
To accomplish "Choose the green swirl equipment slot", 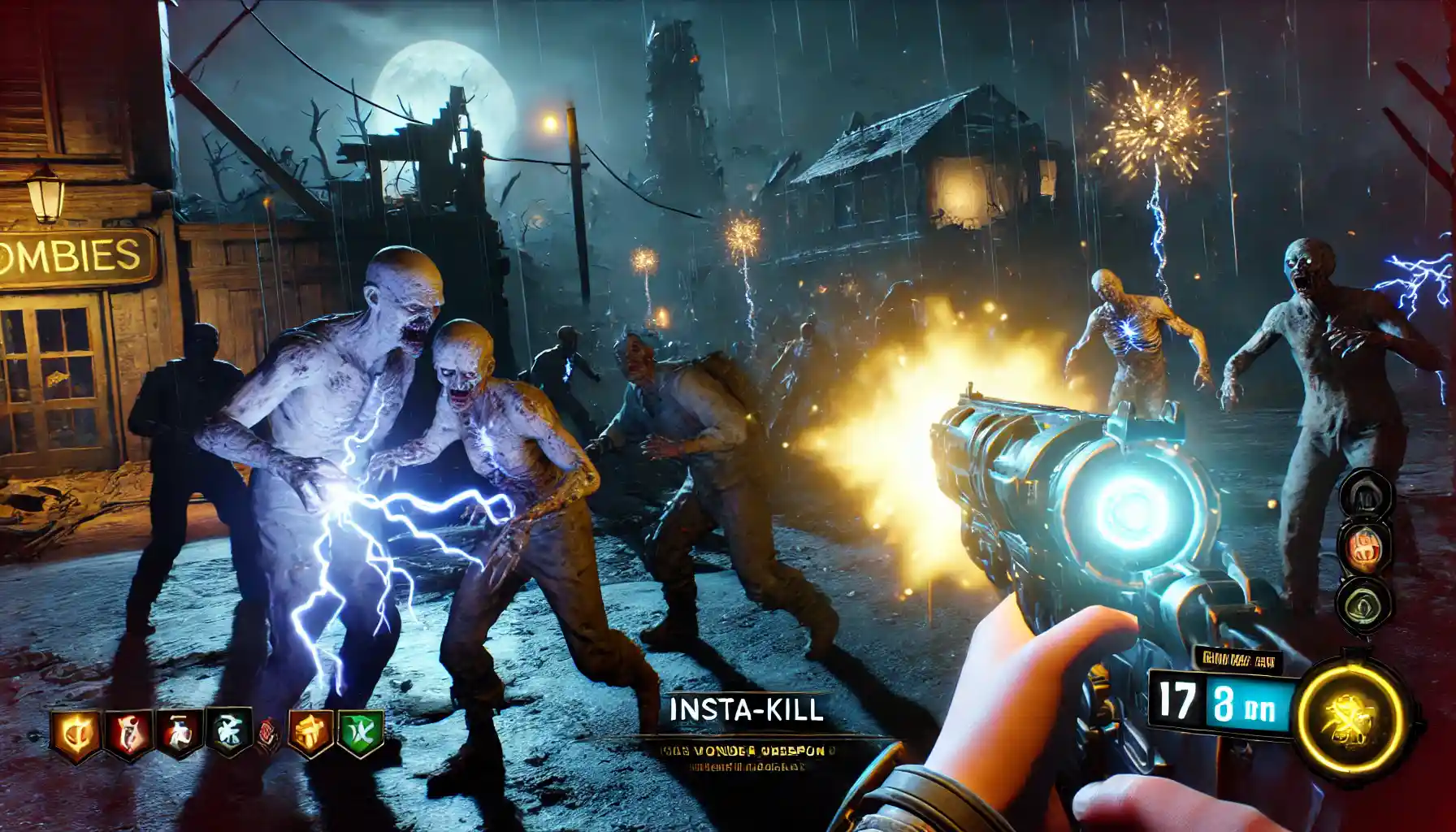I will click(x=1363, y=603).
